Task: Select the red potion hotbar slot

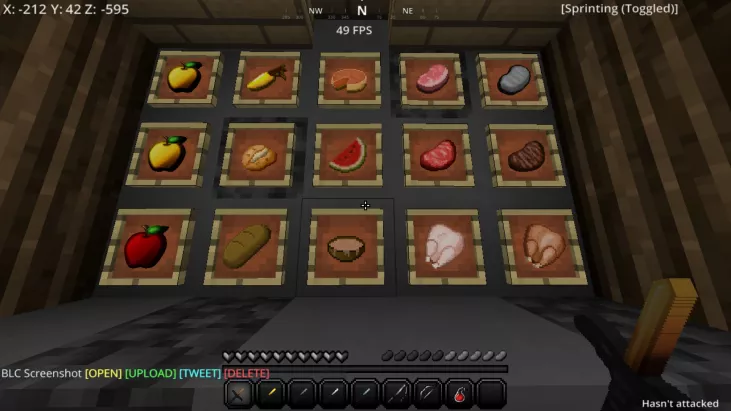Action: pyautogui.click(x=458, y=394)
